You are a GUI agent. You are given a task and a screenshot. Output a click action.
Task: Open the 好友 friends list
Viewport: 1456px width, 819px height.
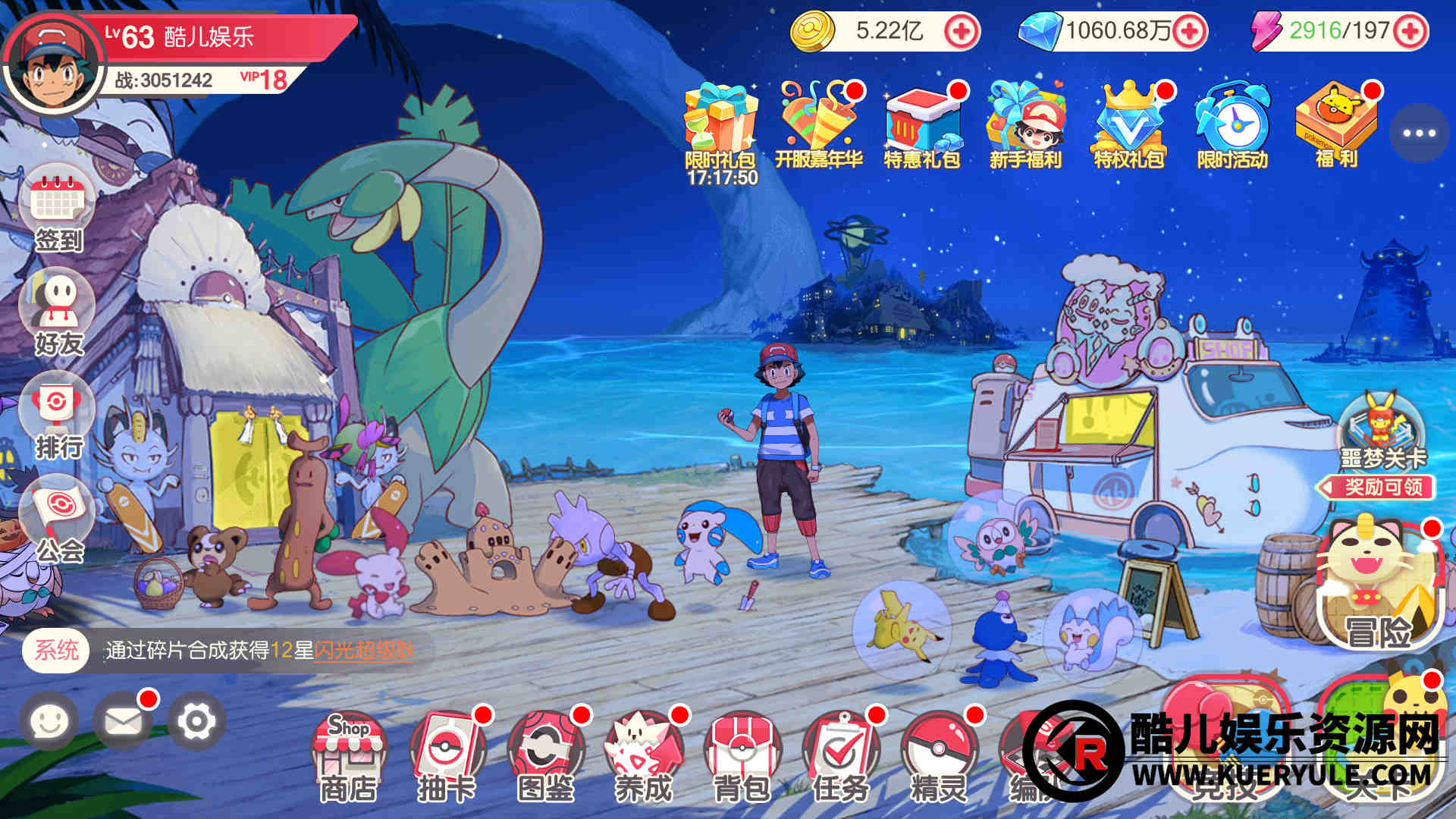58,312
